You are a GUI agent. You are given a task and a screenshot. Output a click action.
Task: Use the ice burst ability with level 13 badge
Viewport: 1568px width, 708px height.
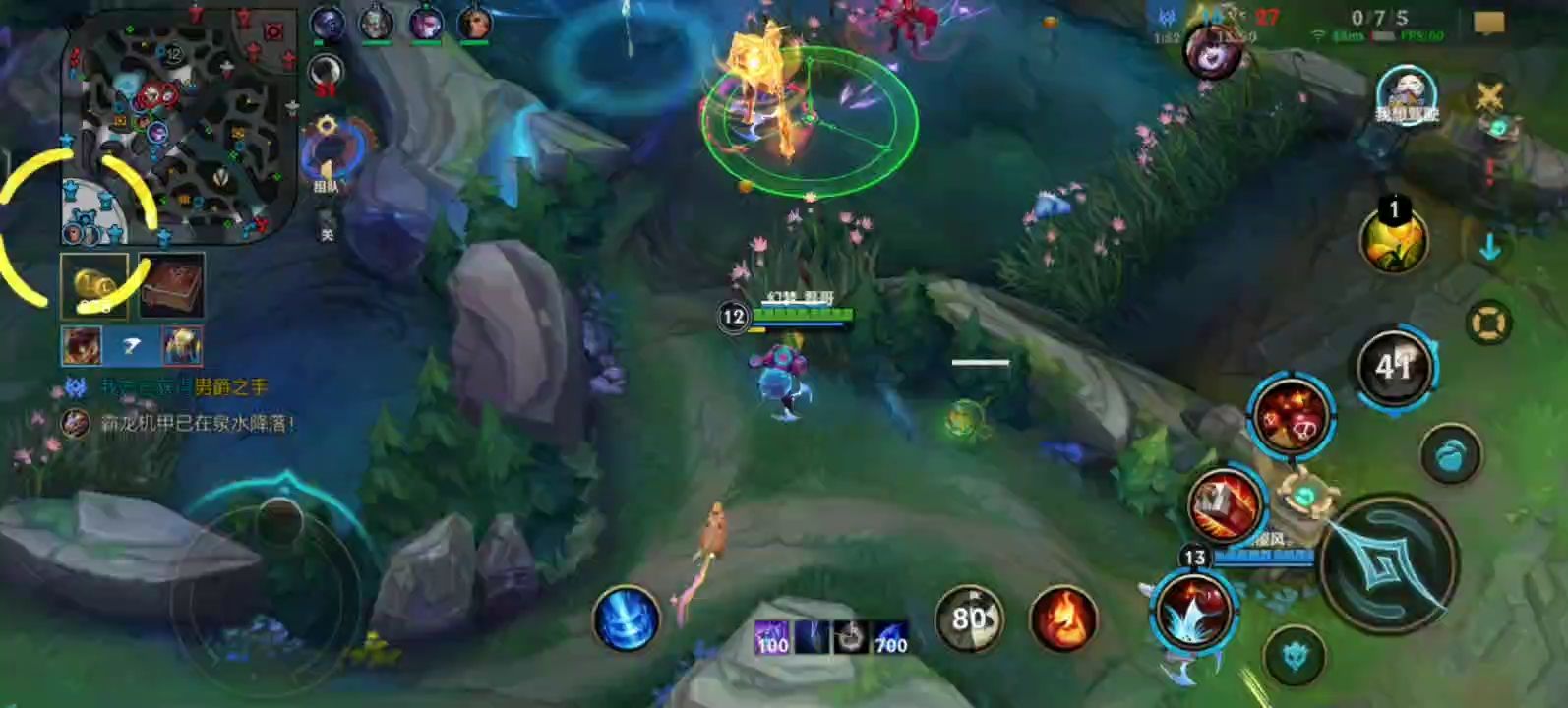point(1193,609)
